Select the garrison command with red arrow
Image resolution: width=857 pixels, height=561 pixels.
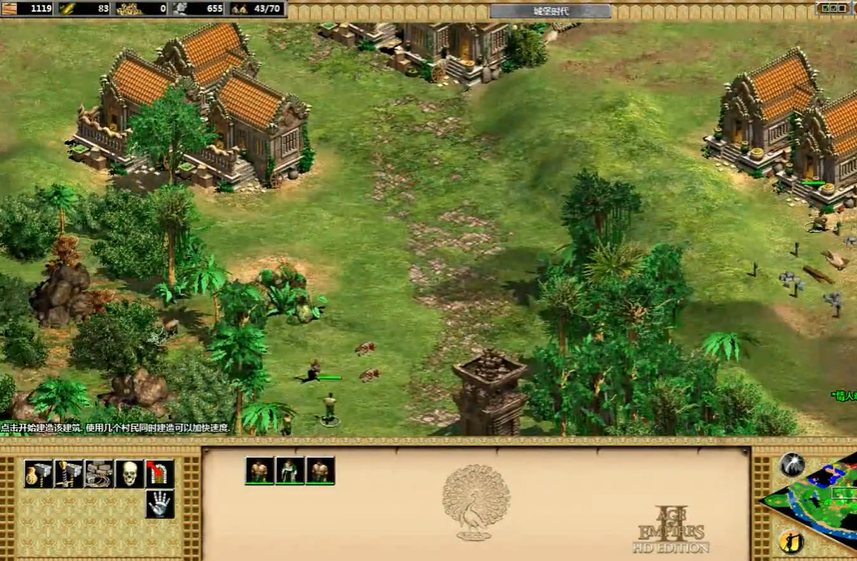coord(159,473)
